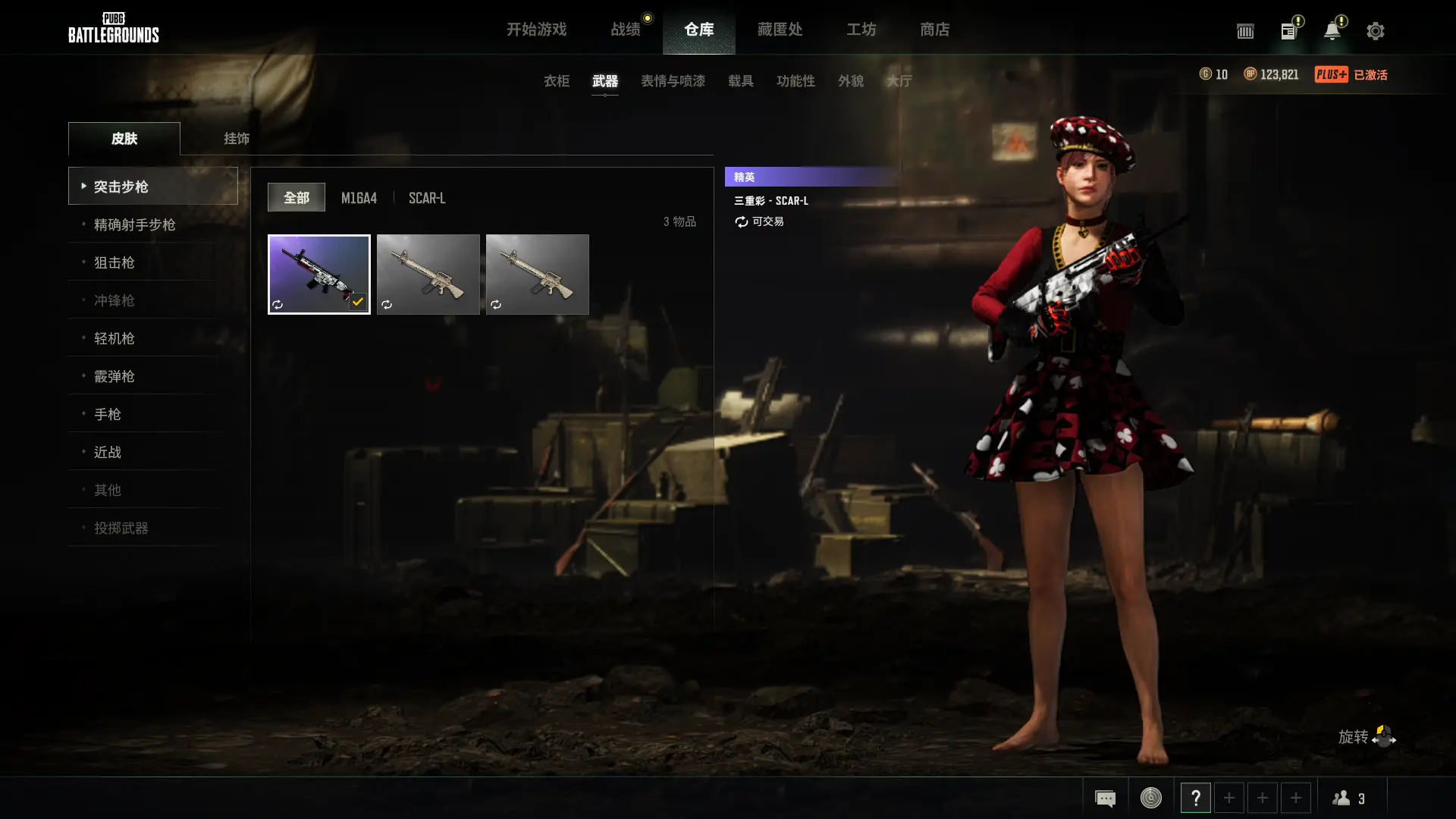The width and height of the screenshot is (1456, 819).
Task: Open the settings gear icon
Action: click(x=1375, y=31)
